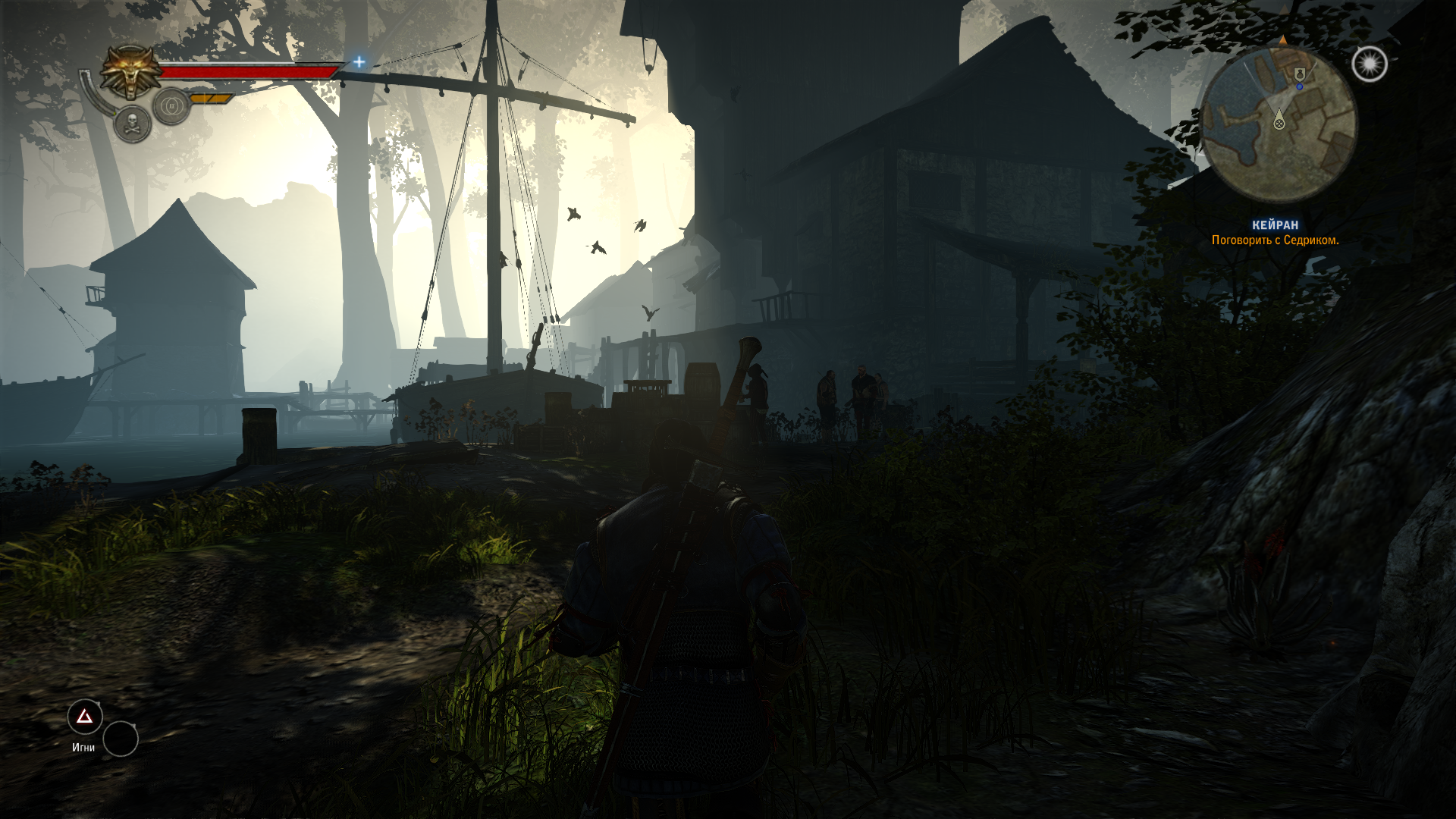Select the blue dot quest marker on minimap
This screenshot has height=819, width=1456.
pos(1299,87)
